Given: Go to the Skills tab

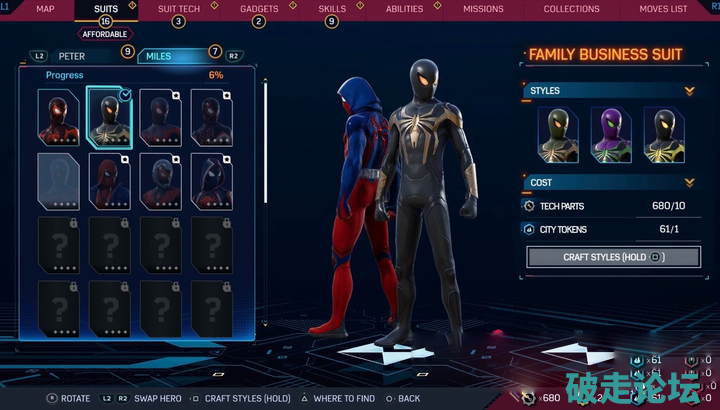Looking at the screenshot, I should click(x=331, y=9).
